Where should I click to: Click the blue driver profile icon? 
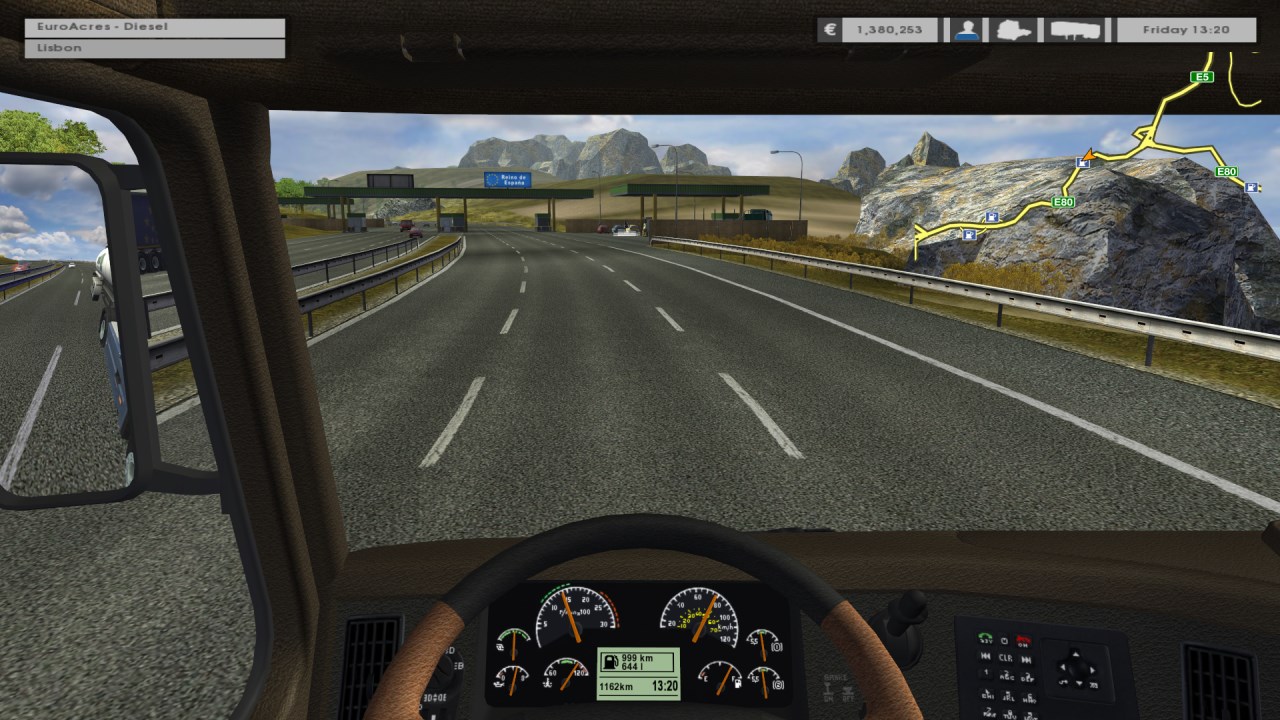click(966, 30)
